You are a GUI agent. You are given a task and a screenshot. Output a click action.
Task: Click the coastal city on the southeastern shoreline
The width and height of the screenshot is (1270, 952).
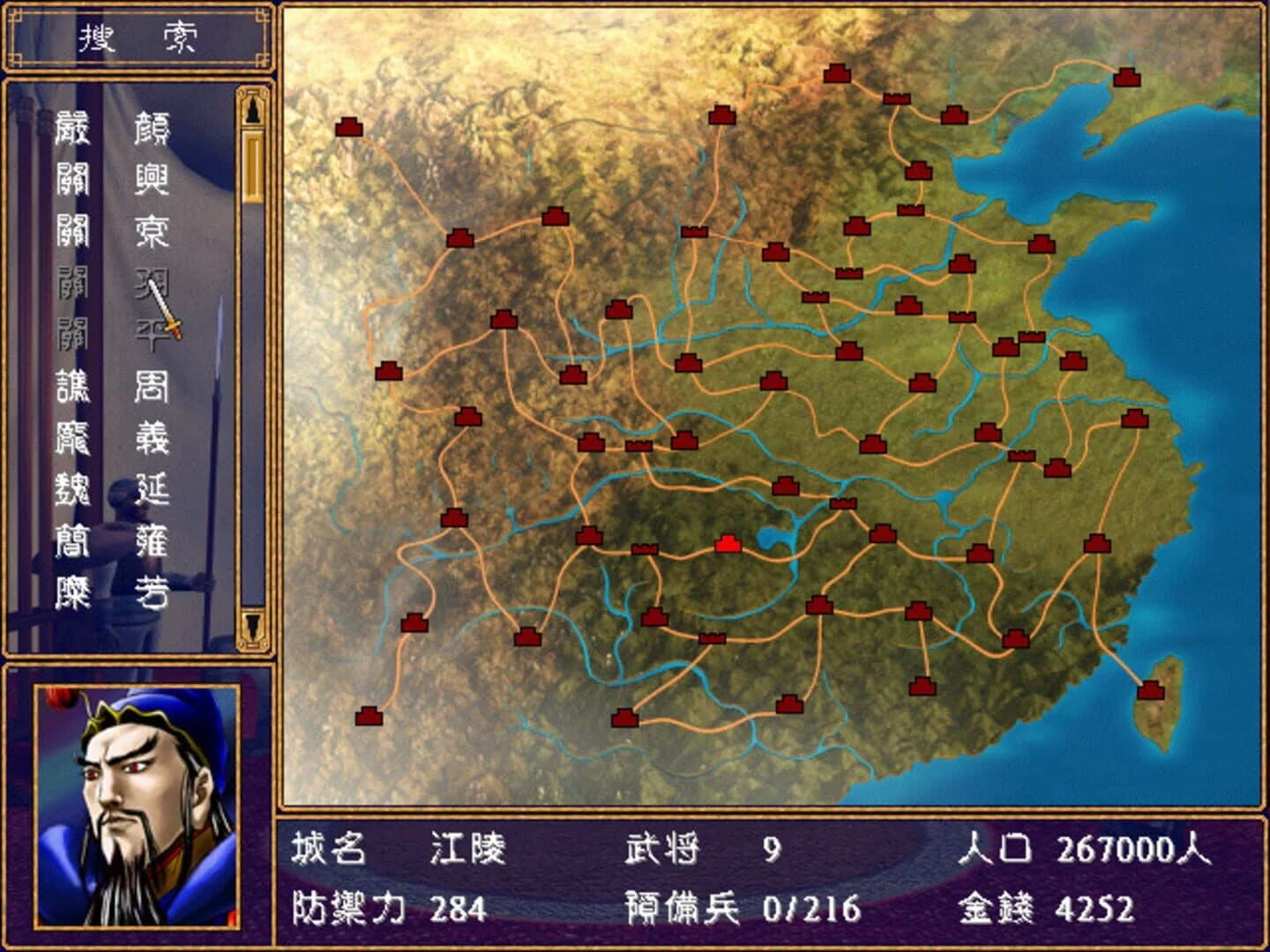(x=1096, y=546)
